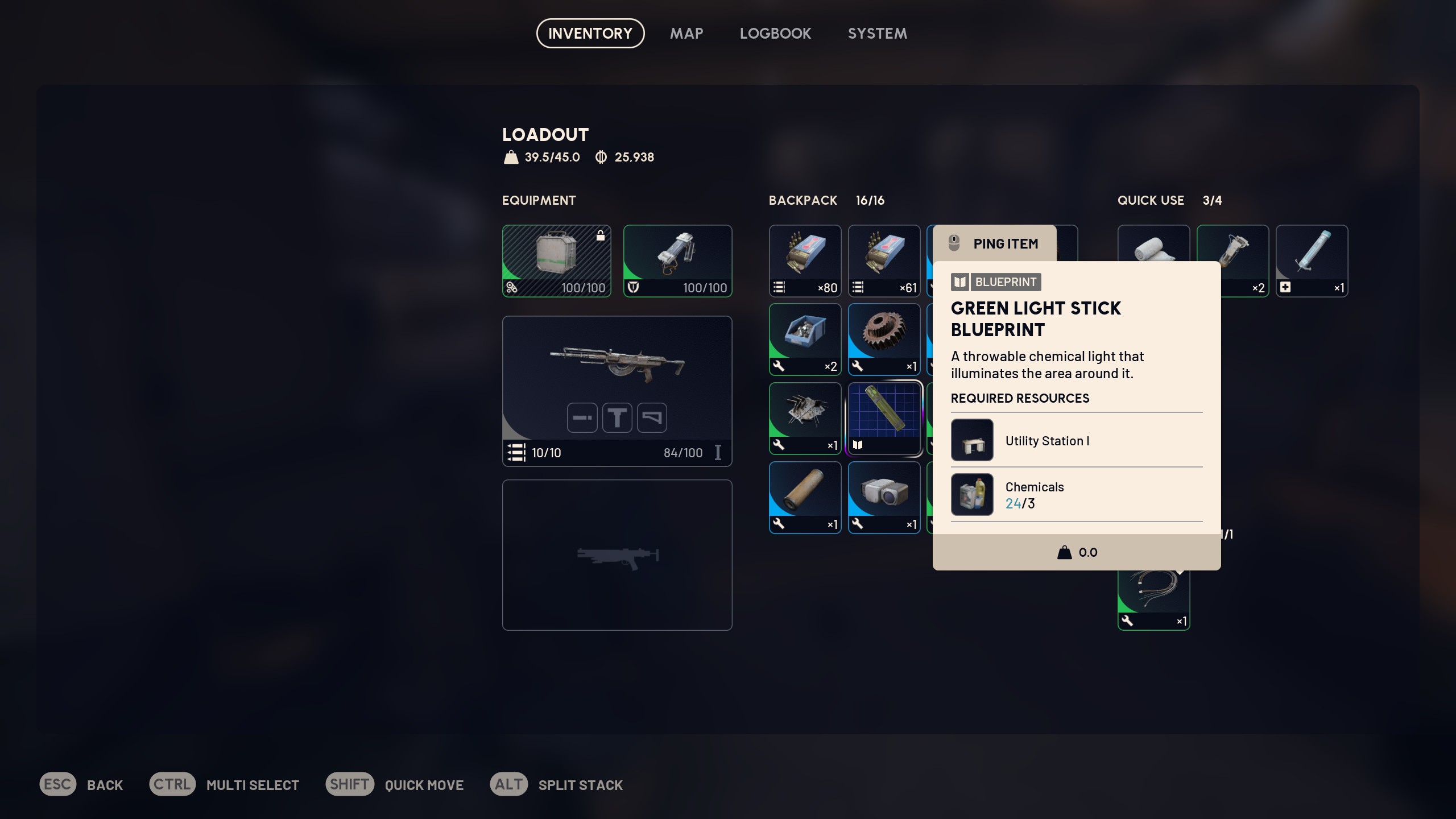Pick the scrap wreckage item above the cylinder
The height and width of the screenshot is (819, 1456).
point(805,418)
